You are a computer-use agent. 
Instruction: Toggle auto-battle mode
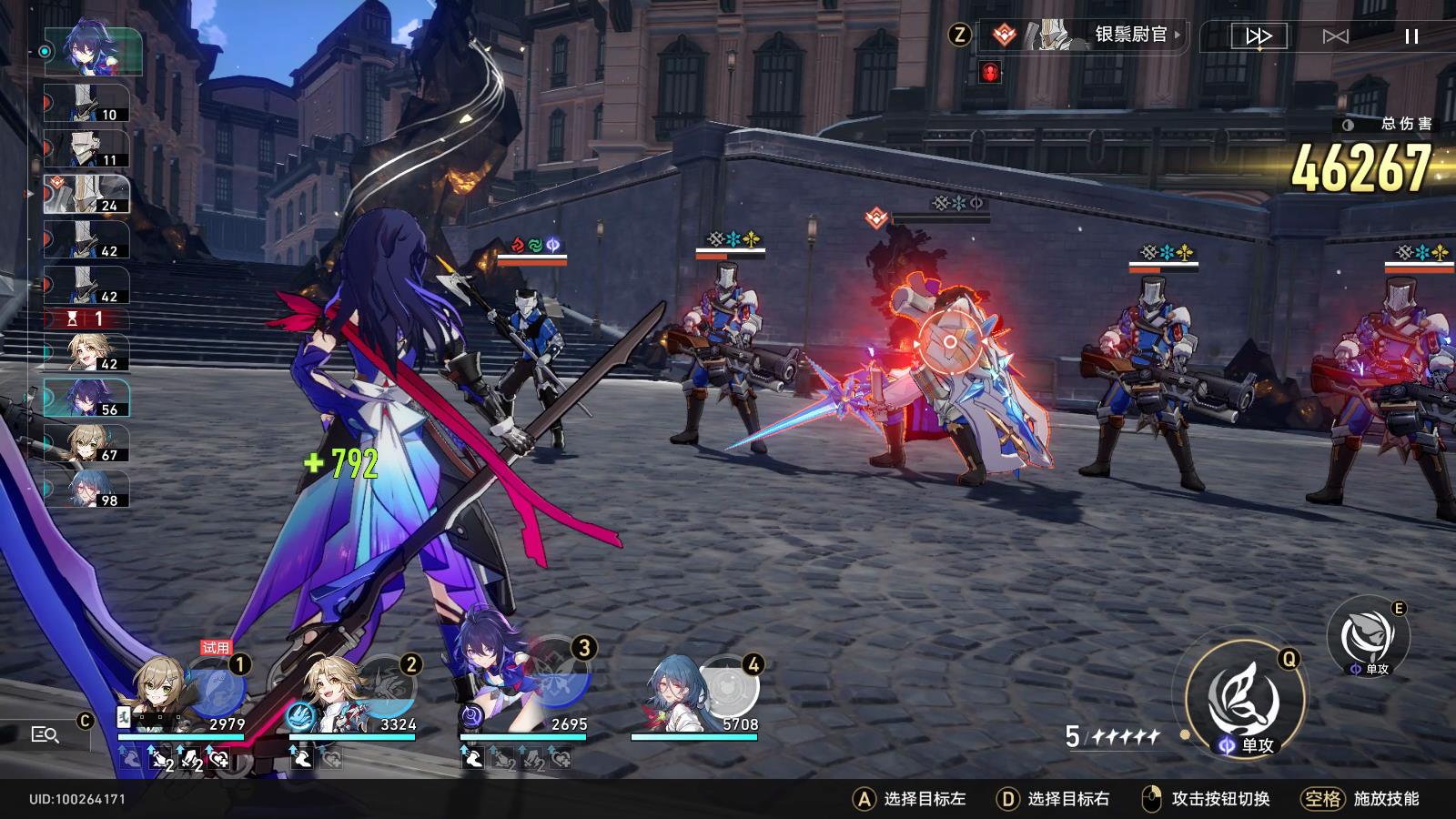pos(1335,36)
